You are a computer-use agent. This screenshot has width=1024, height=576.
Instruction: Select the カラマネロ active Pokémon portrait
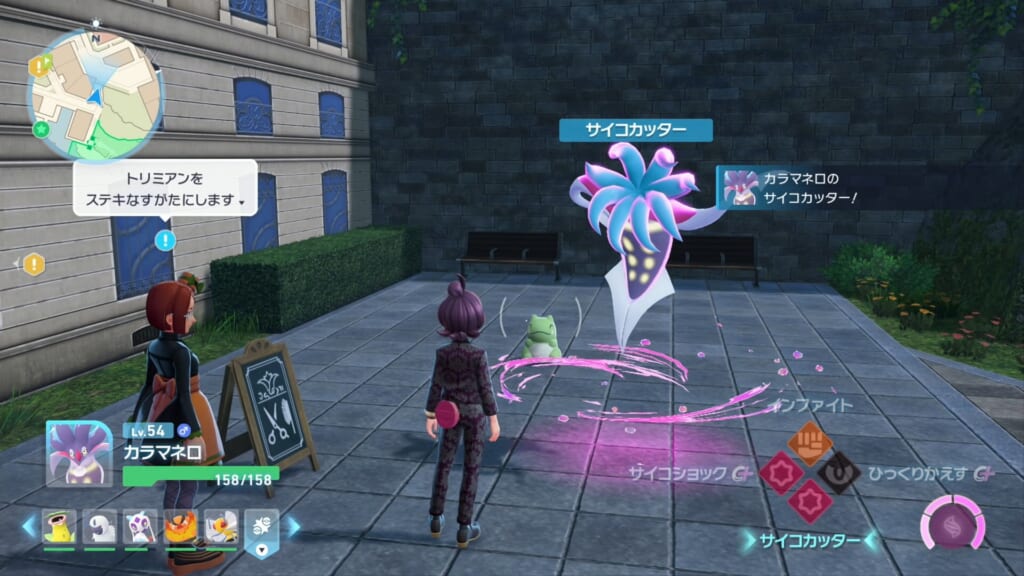tap(78, 454)
